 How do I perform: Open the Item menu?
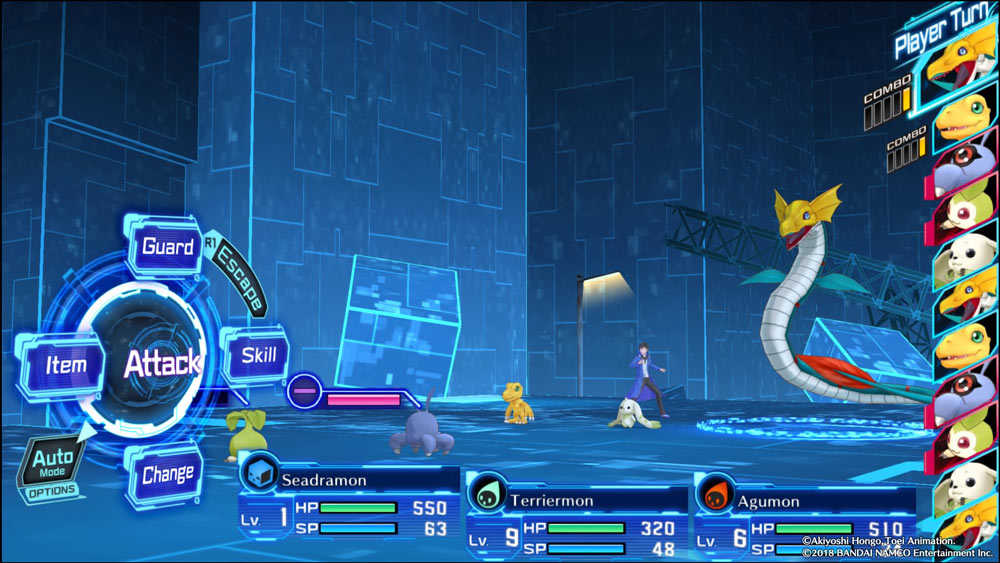click(x=66, y=365)
